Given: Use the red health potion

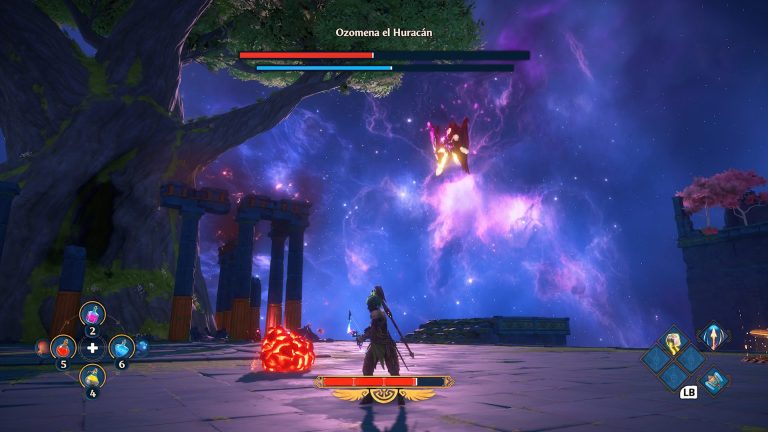Looking at the screenshot, I should 63,348.
